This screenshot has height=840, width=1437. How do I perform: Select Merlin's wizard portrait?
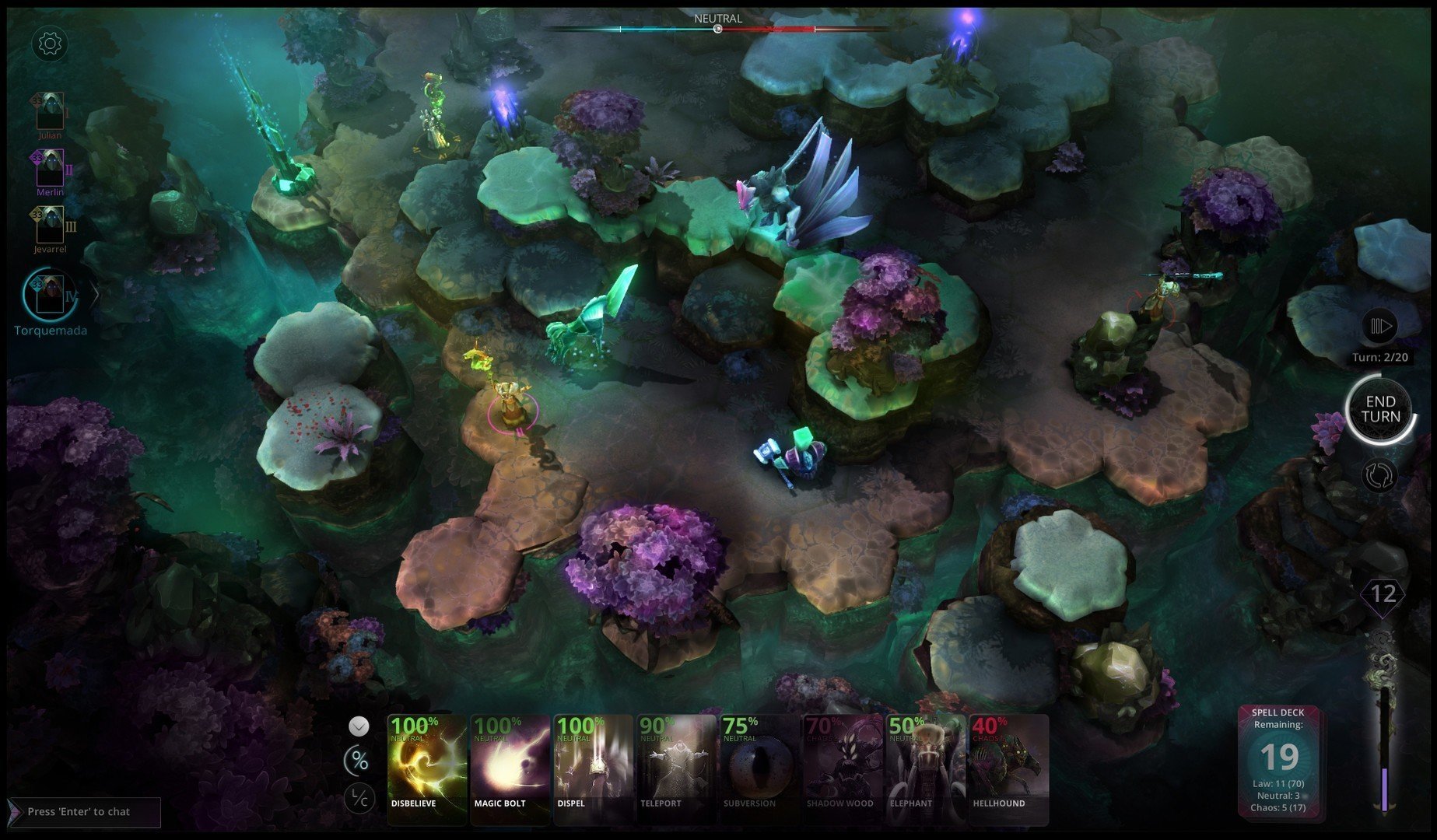tap(50, 169)
